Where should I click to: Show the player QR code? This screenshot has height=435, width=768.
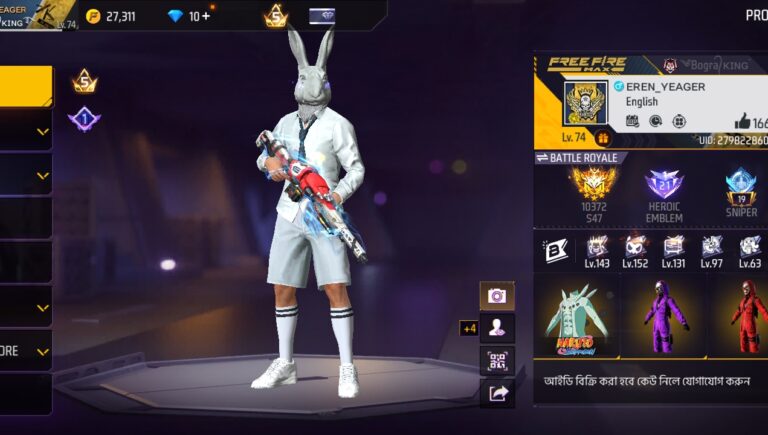click(497, 361)
